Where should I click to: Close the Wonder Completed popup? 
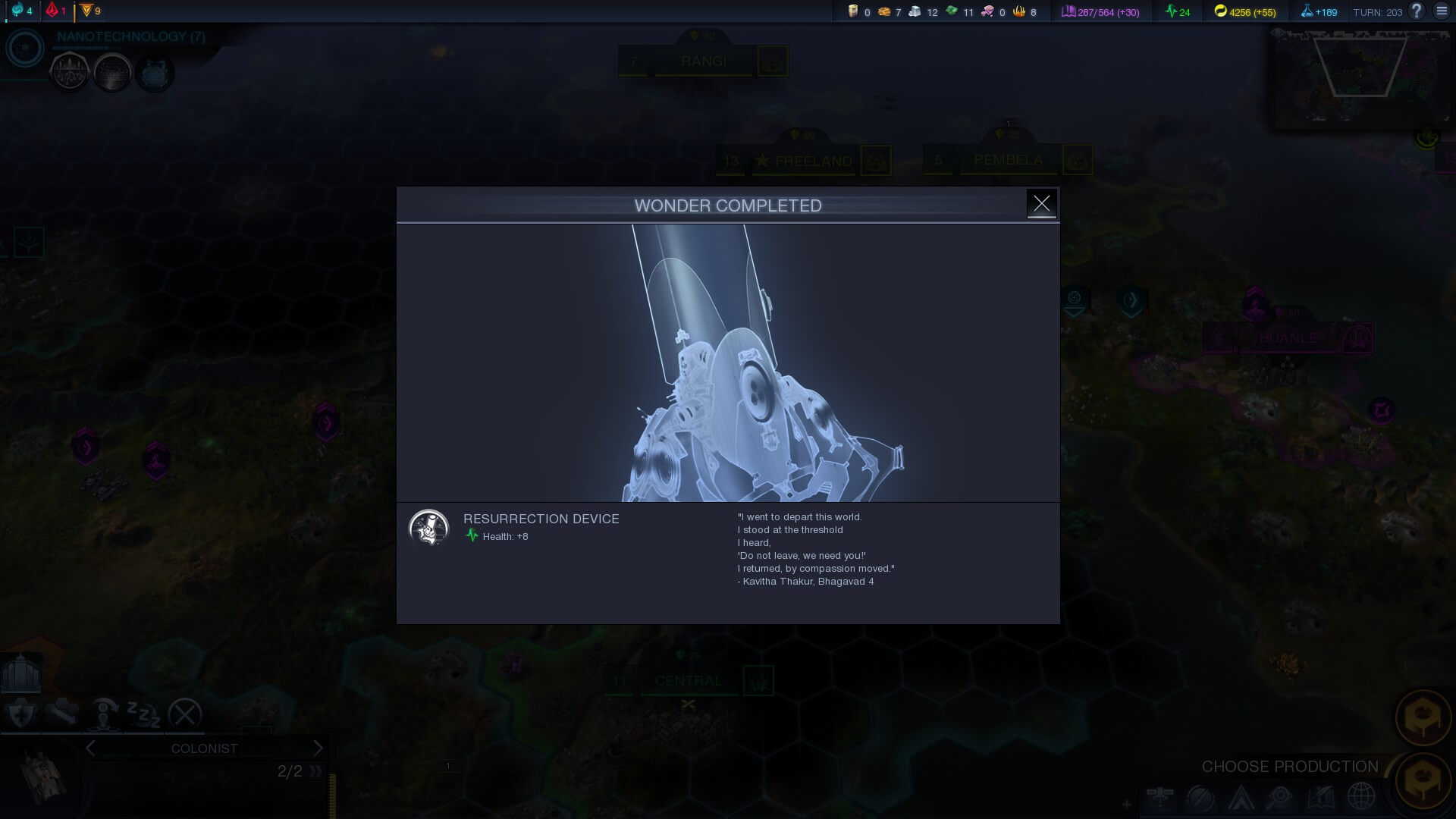(x=1041, y=203)
